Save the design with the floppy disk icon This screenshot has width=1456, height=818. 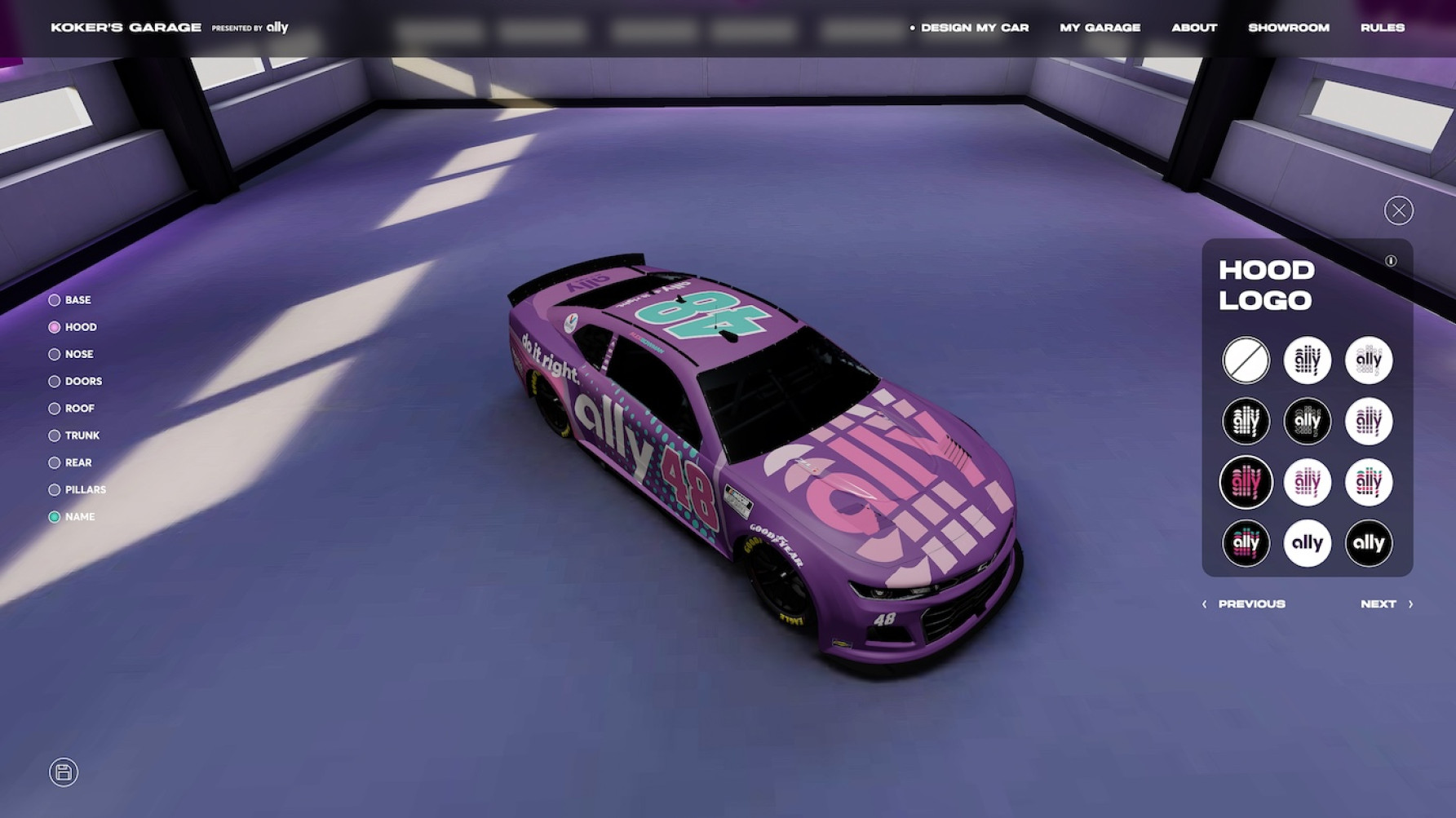64,772
